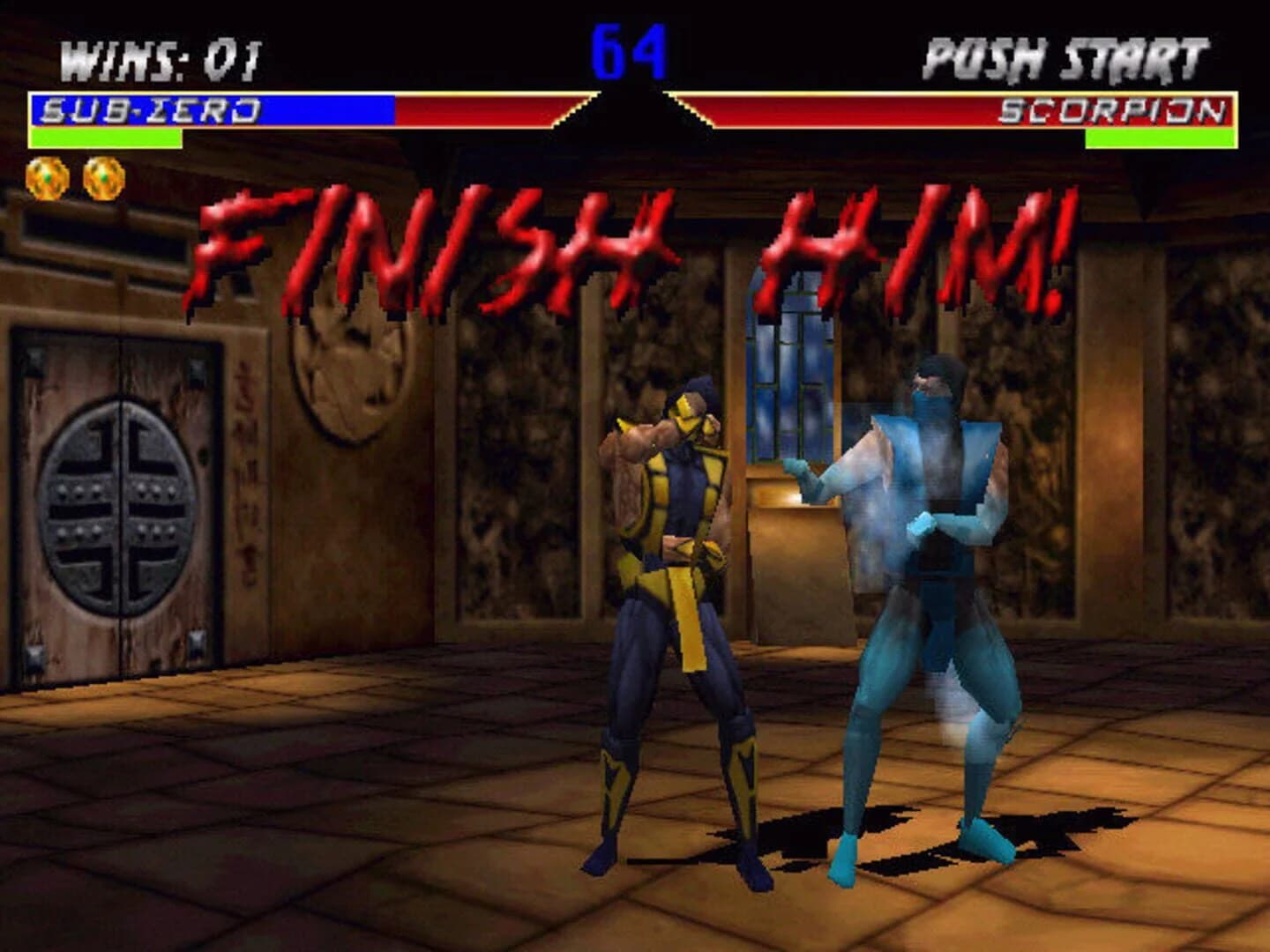The height and width of the screenshot is (952, 1270).
Task: Select the SUB-ZERO name tab
Action: coord(150,109)
